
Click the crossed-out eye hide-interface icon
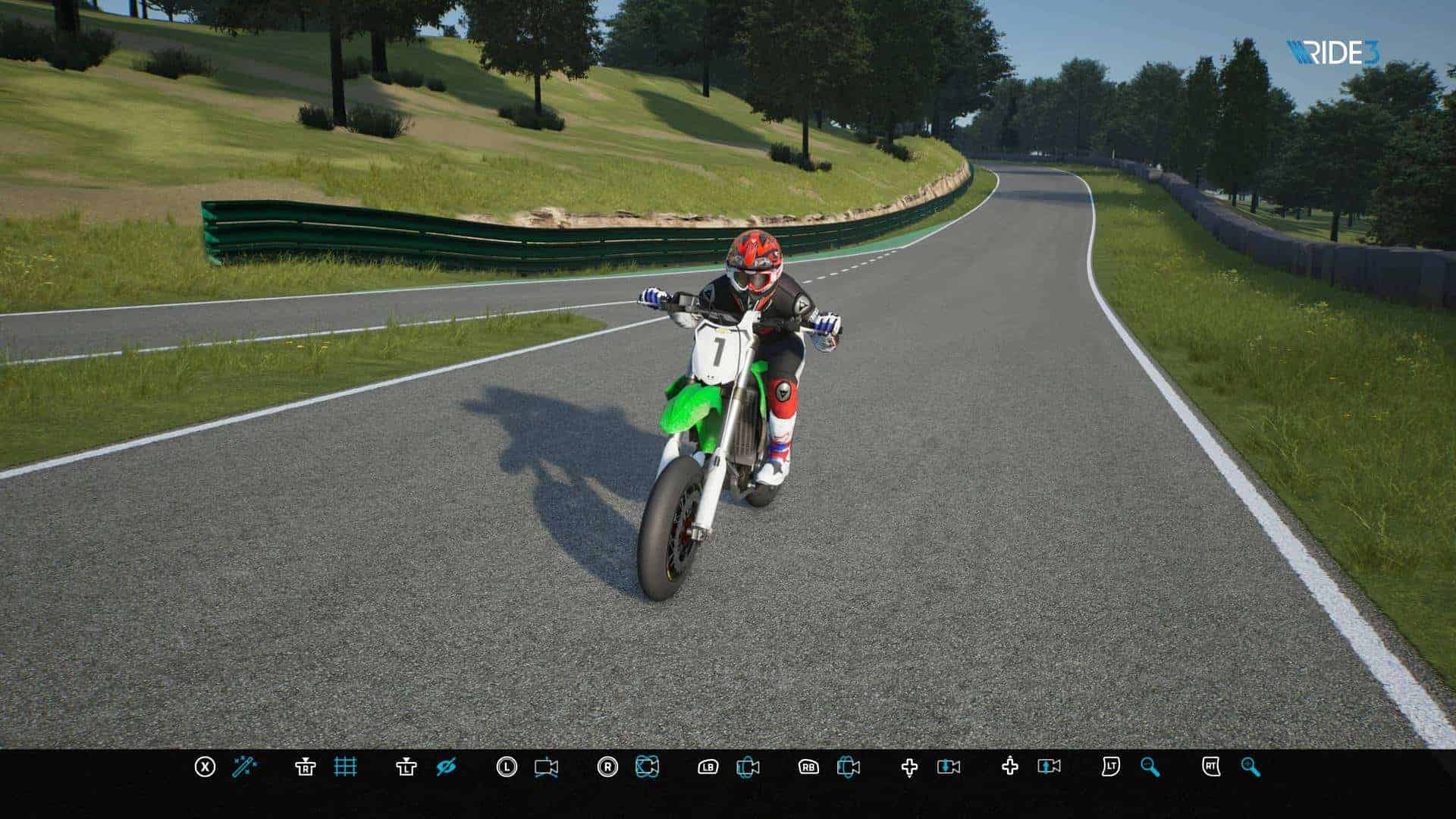(446, 767)
